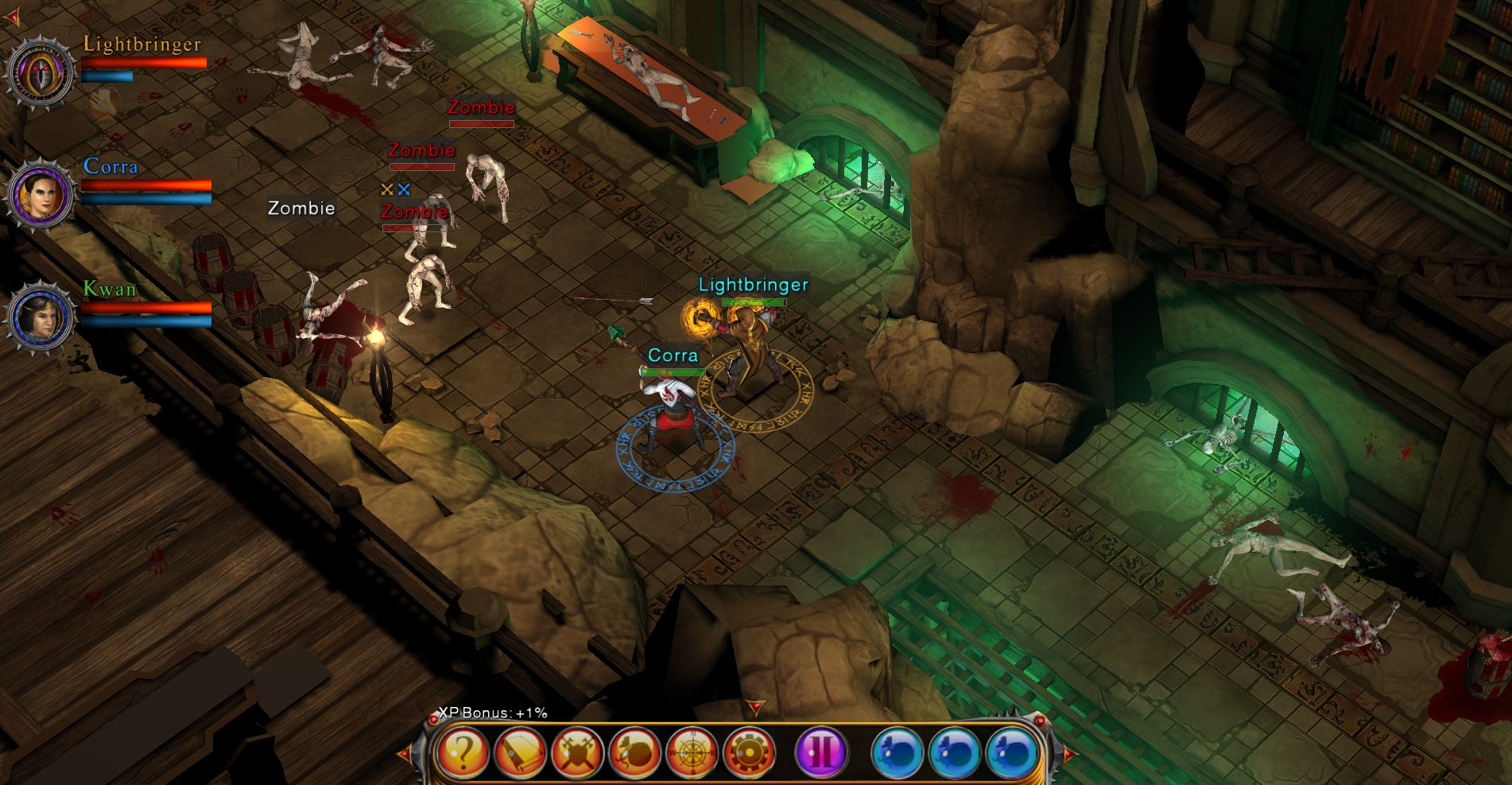Click the action bar's left end arrow
Screen dimensions: 1512x785
[x=405, y=752]
